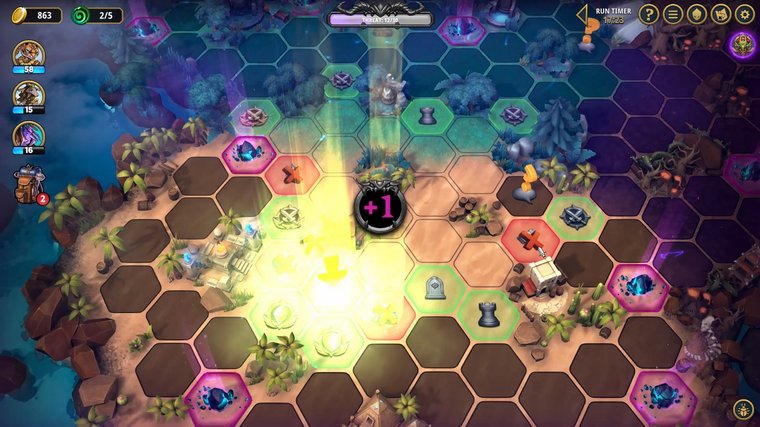Click the cat mask icon button
Viewport: 760px width, 427px height.
click(720, 14)
